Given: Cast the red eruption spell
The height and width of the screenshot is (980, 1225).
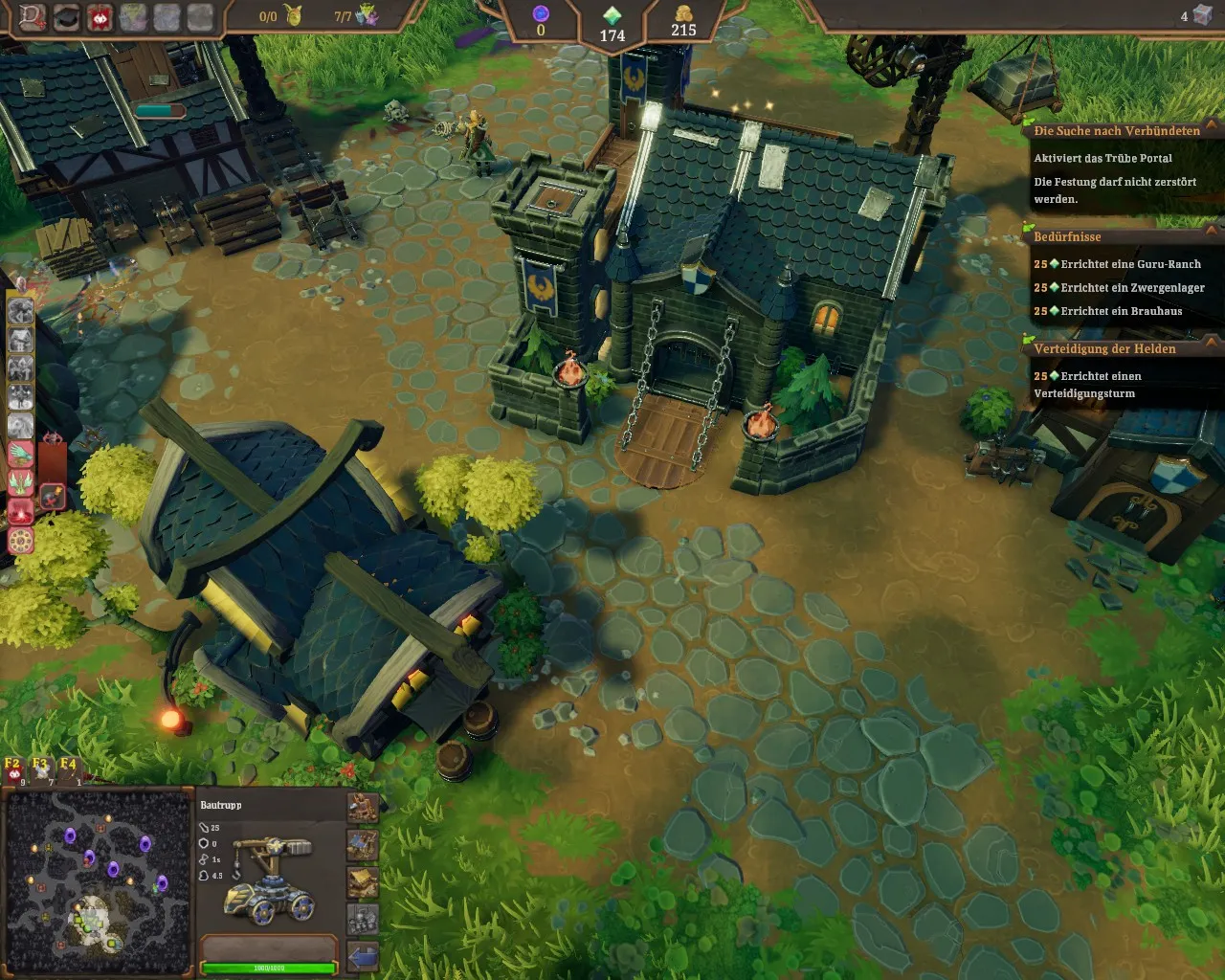Looking at the screenshot, I should tap(21, 512).
